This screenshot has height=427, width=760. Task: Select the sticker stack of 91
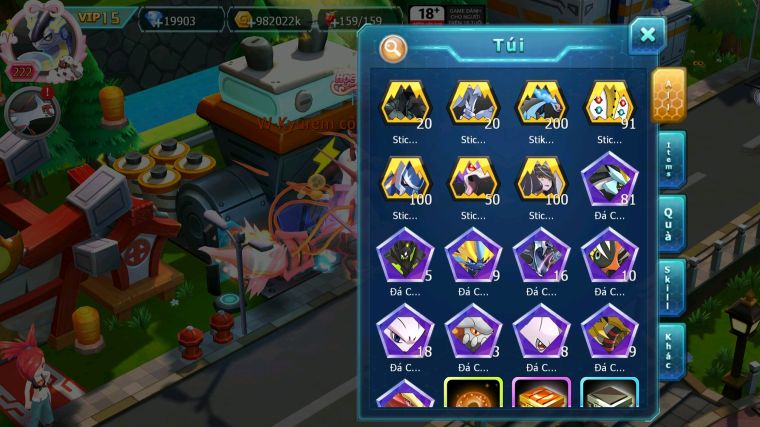pyautogui.click(x=609, y=104)
